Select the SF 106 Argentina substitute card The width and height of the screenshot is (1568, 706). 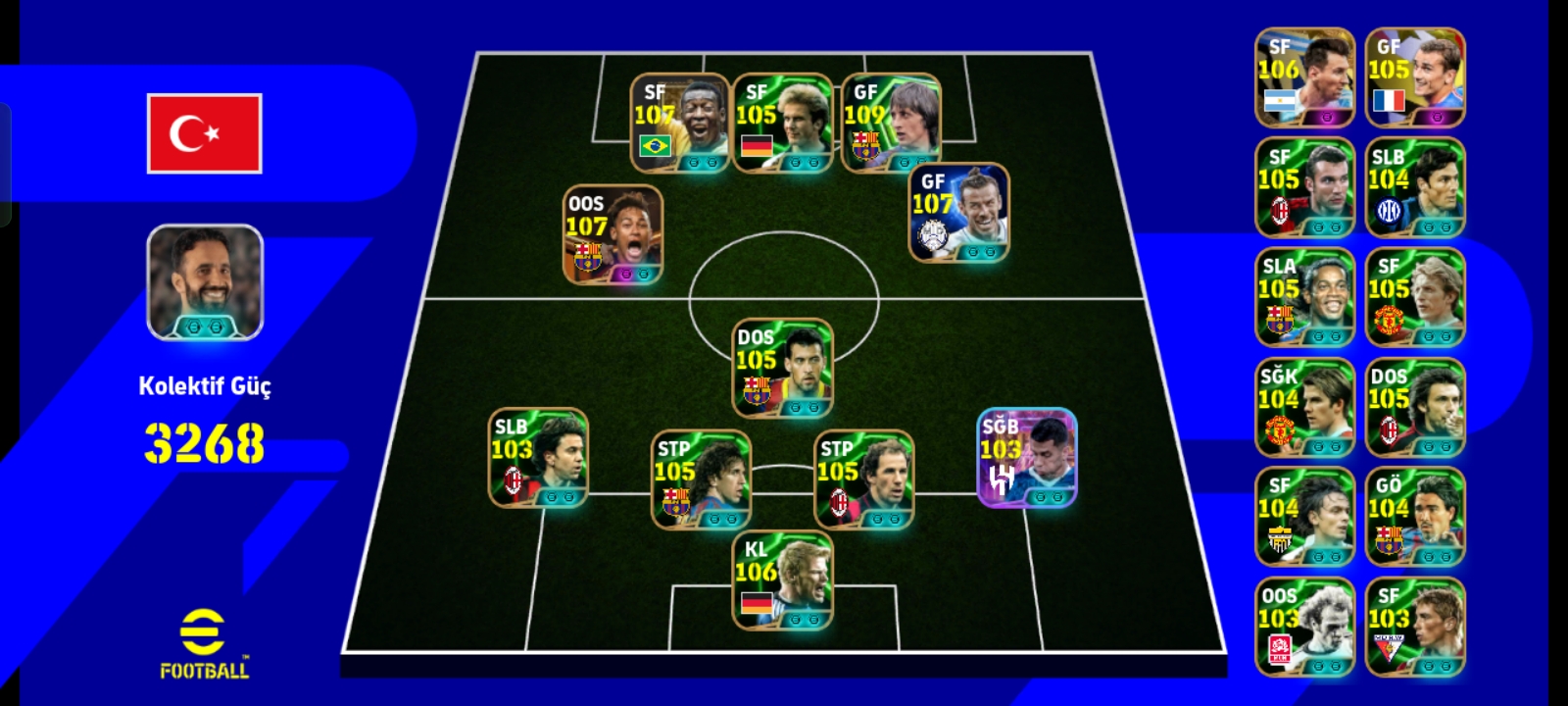click(x=1304, y=77)
